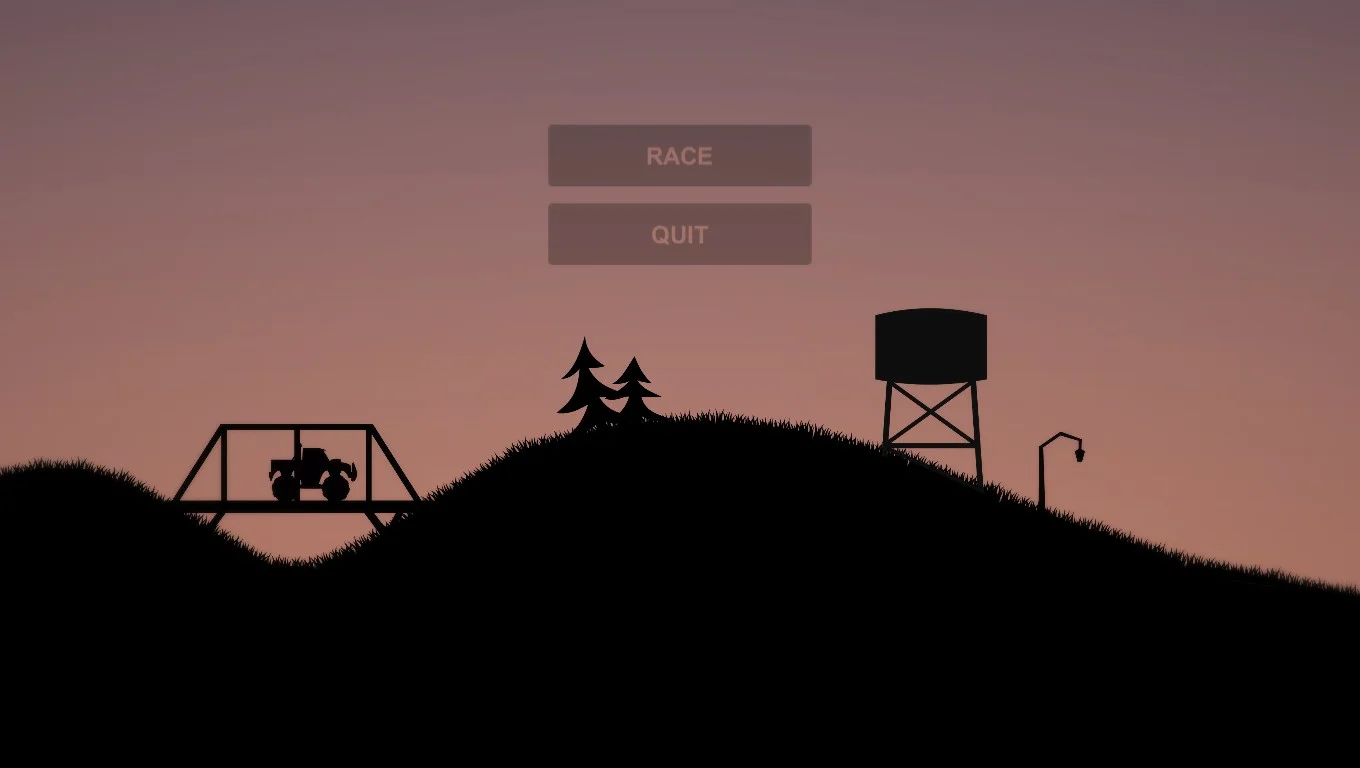
Task: Click the taller pine tree on the hill
Action: (x=584, y=380)
